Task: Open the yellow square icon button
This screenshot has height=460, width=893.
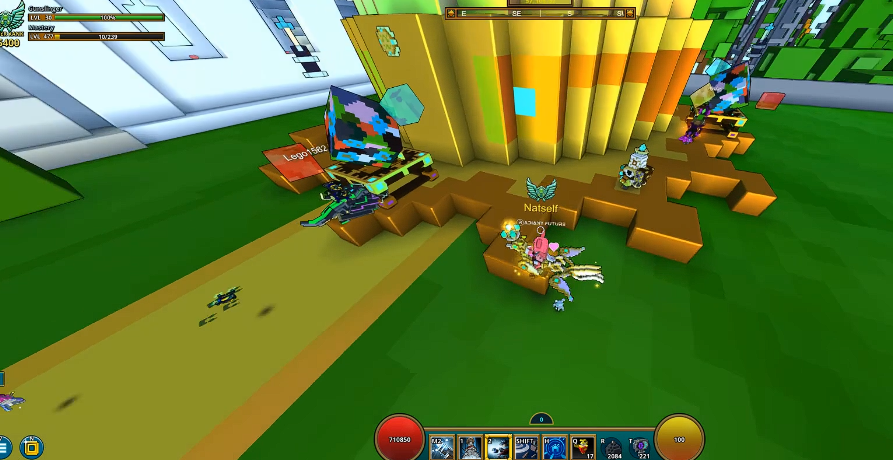Action: click(x=31, y=446)
